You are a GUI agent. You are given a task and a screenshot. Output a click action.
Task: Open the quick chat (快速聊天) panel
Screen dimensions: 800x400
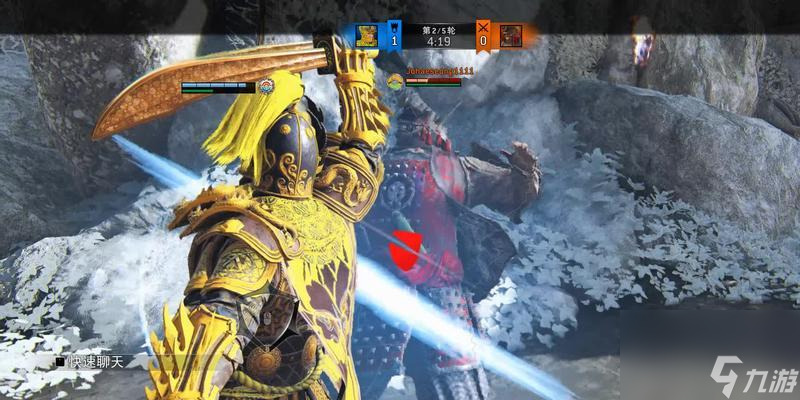[96, 361]
